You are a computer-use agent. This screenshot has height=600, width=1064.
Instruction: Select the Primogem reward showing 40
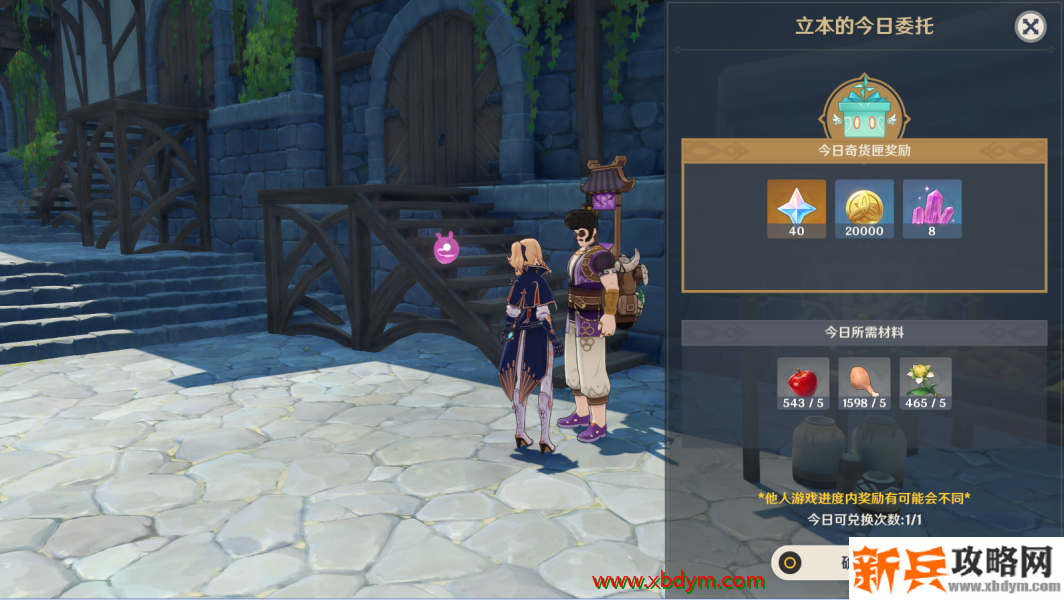pos(796,208)
